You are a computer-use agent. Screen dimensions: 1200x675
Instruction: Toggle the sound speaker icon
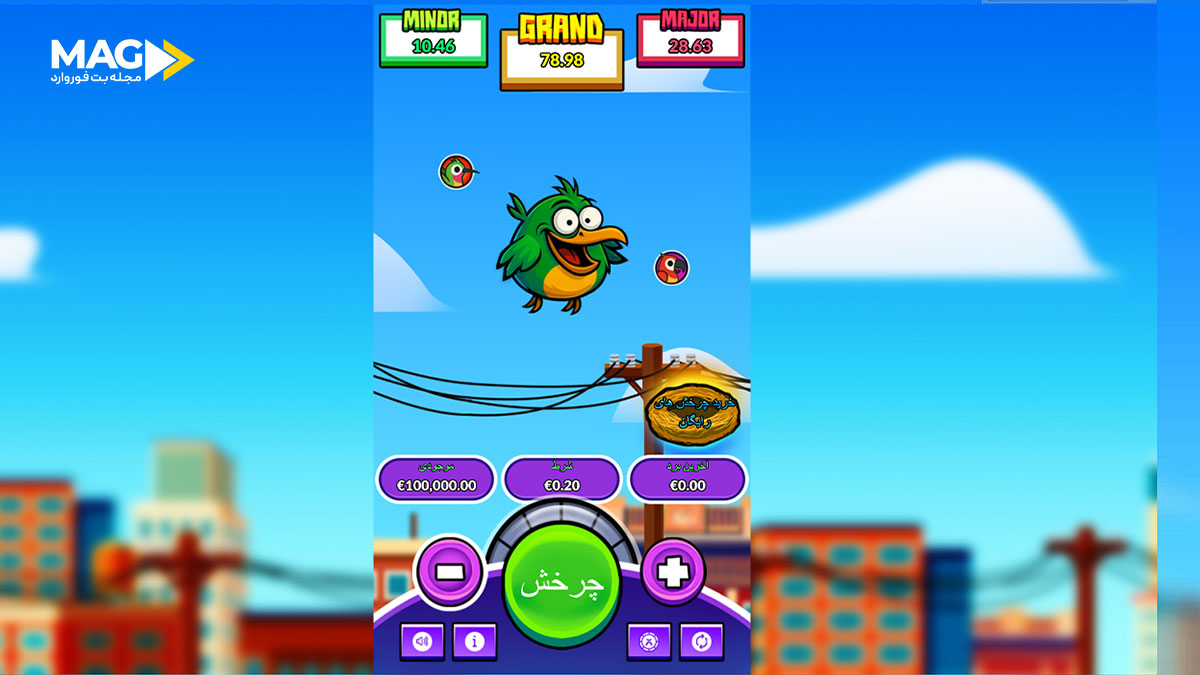pos(422,641)
